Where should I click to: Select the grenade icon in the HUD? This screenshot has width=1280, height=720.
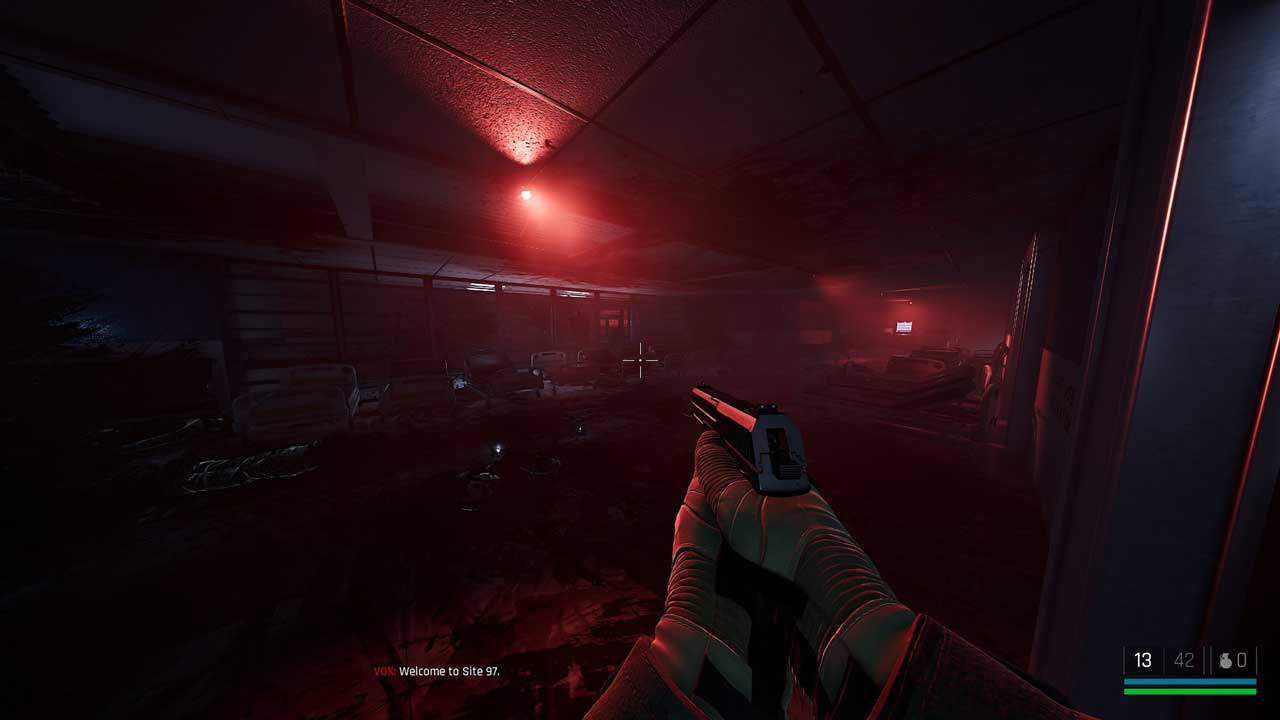tap(1225, 660)
